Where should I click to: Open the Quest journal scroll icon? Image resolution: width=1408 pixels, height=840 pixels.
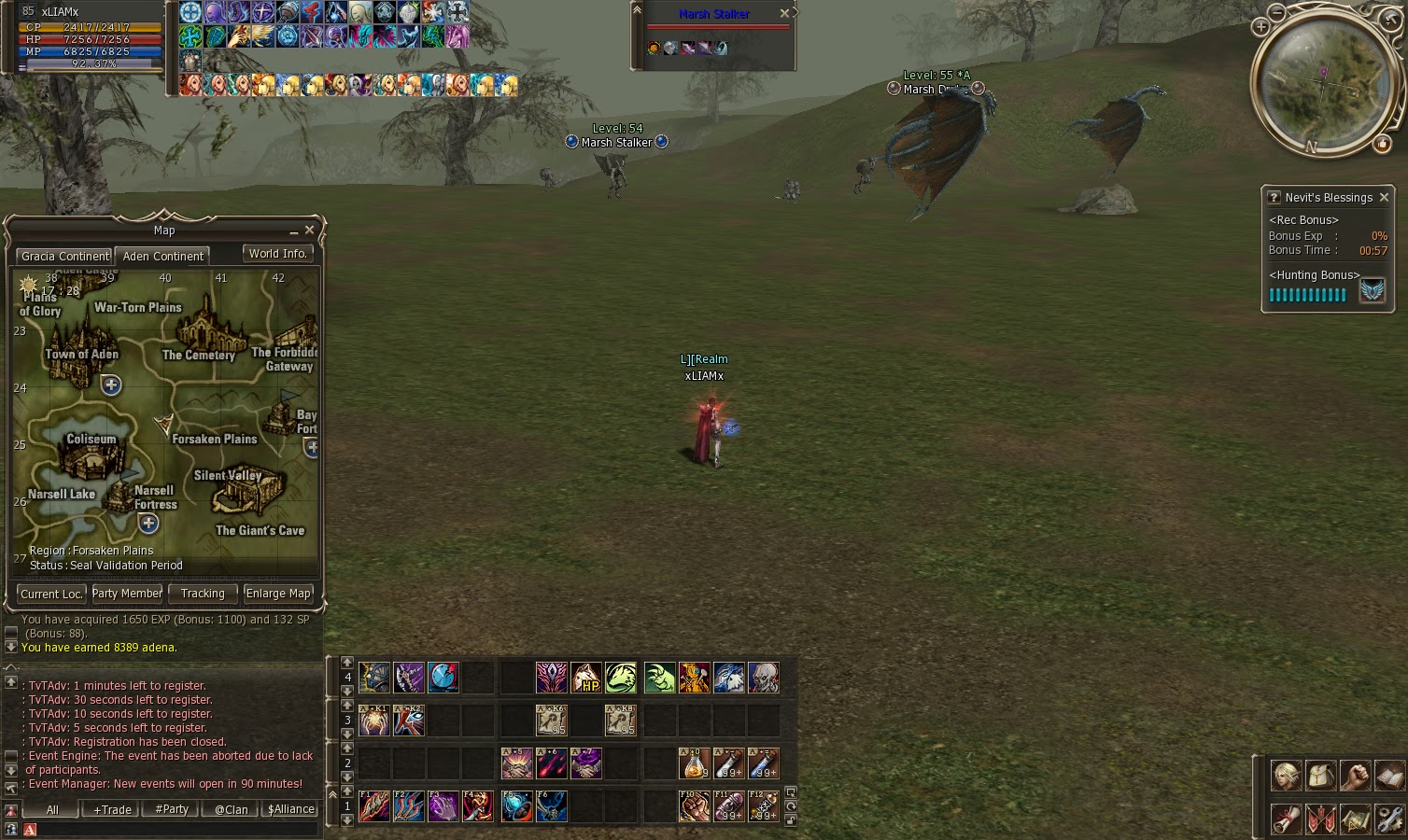click(1287, 819)
